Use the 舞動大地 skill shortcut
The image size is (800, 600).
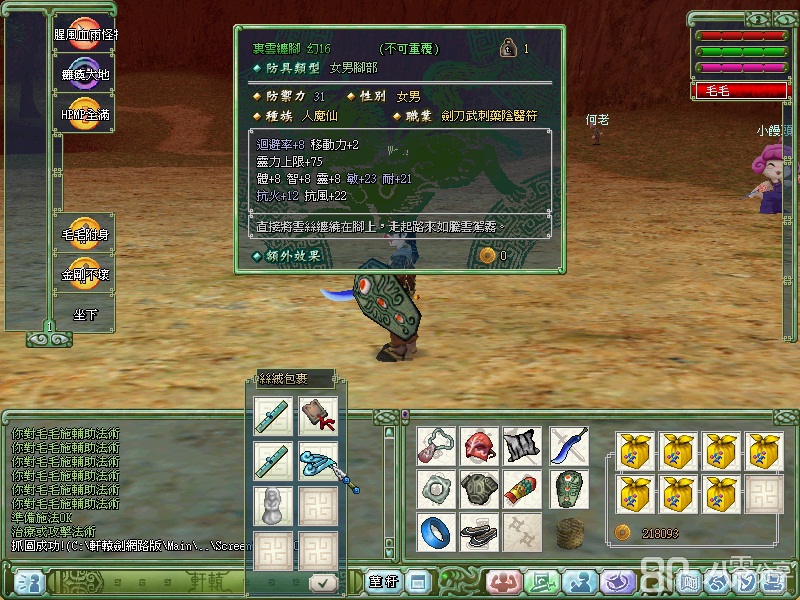pos(84,74)
